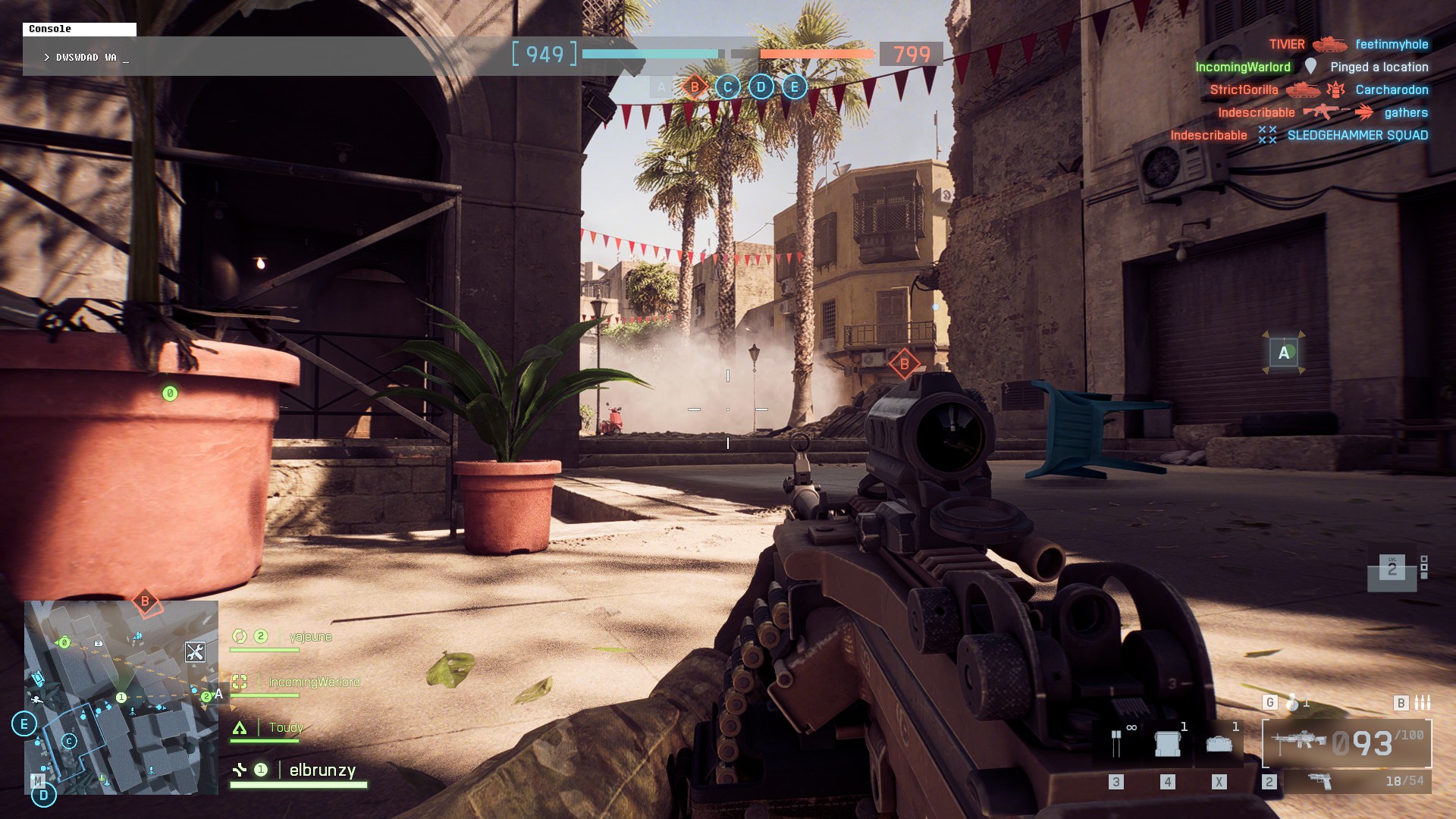The width and height of the screenshot is (1456, 819).
Task: Select the grenade slot icon
Action: (x=1292, y=703)
